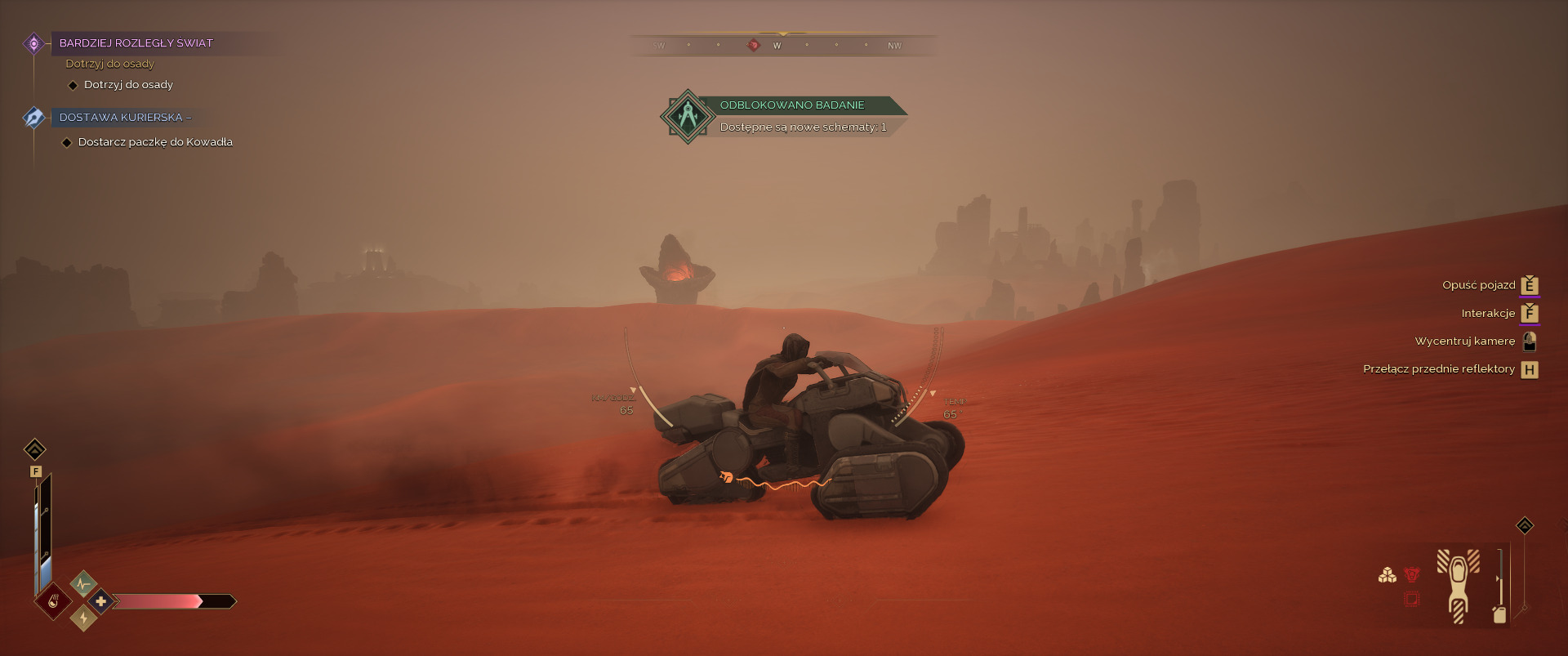Open the Bardziej rozległy świat quest tracker
1568x656 pixels.
(x=136, y=43)
